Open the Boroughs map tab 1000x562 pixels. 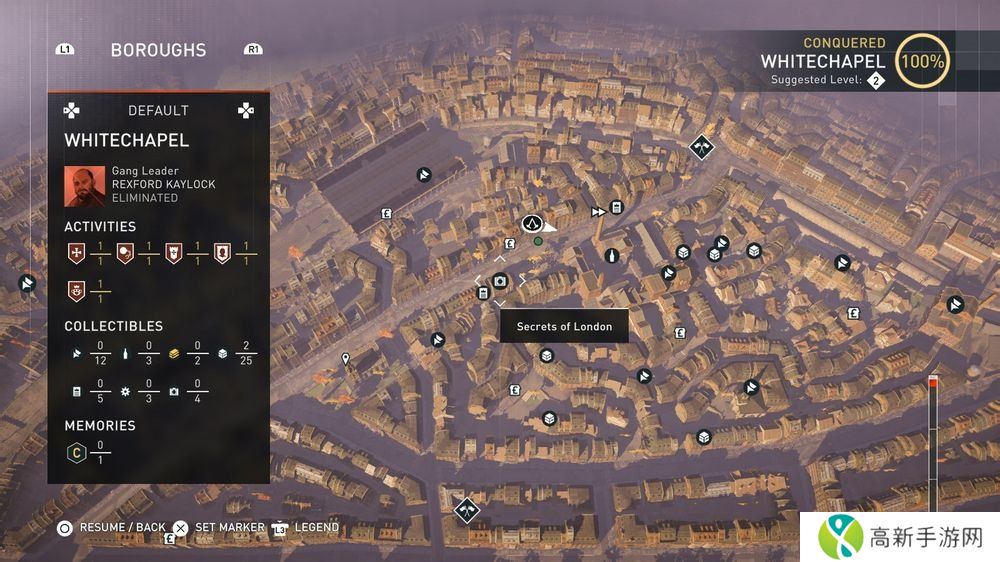158,50
